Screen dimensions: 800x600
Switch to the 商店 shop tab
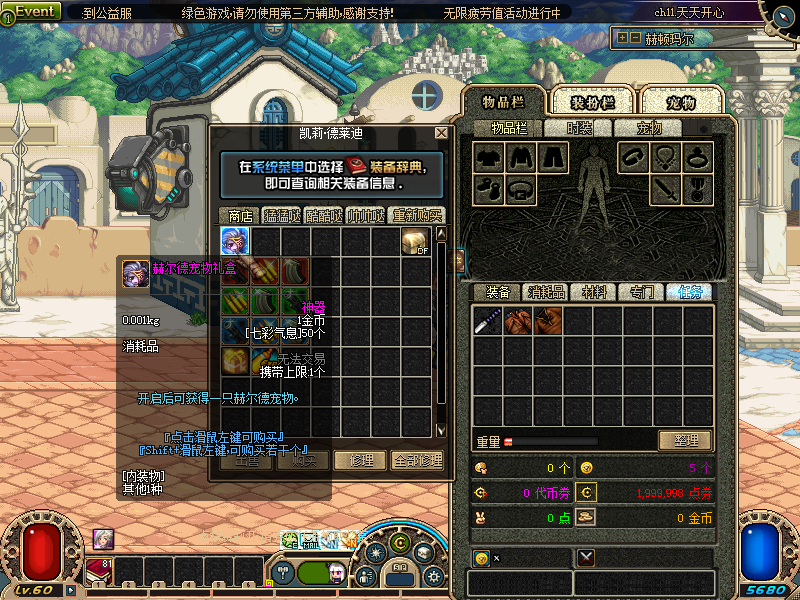point(240,215)
